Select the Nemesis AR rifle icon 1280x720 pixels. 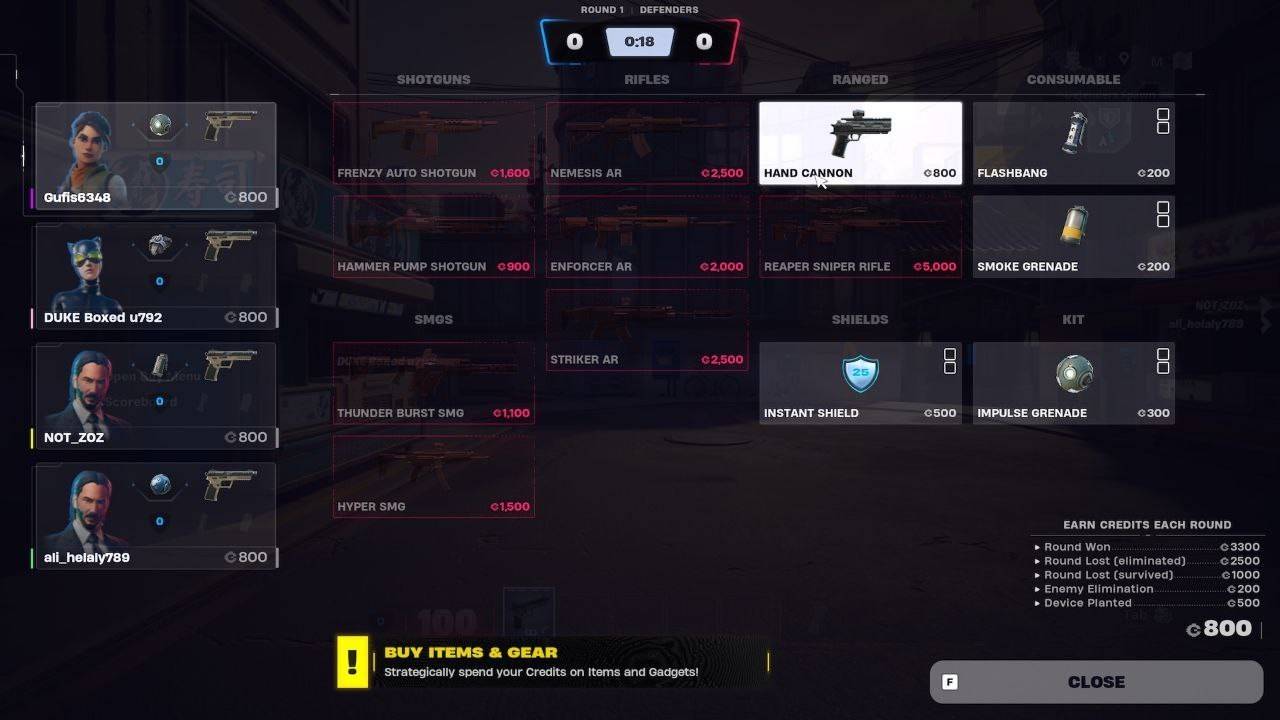pos(646,132)
